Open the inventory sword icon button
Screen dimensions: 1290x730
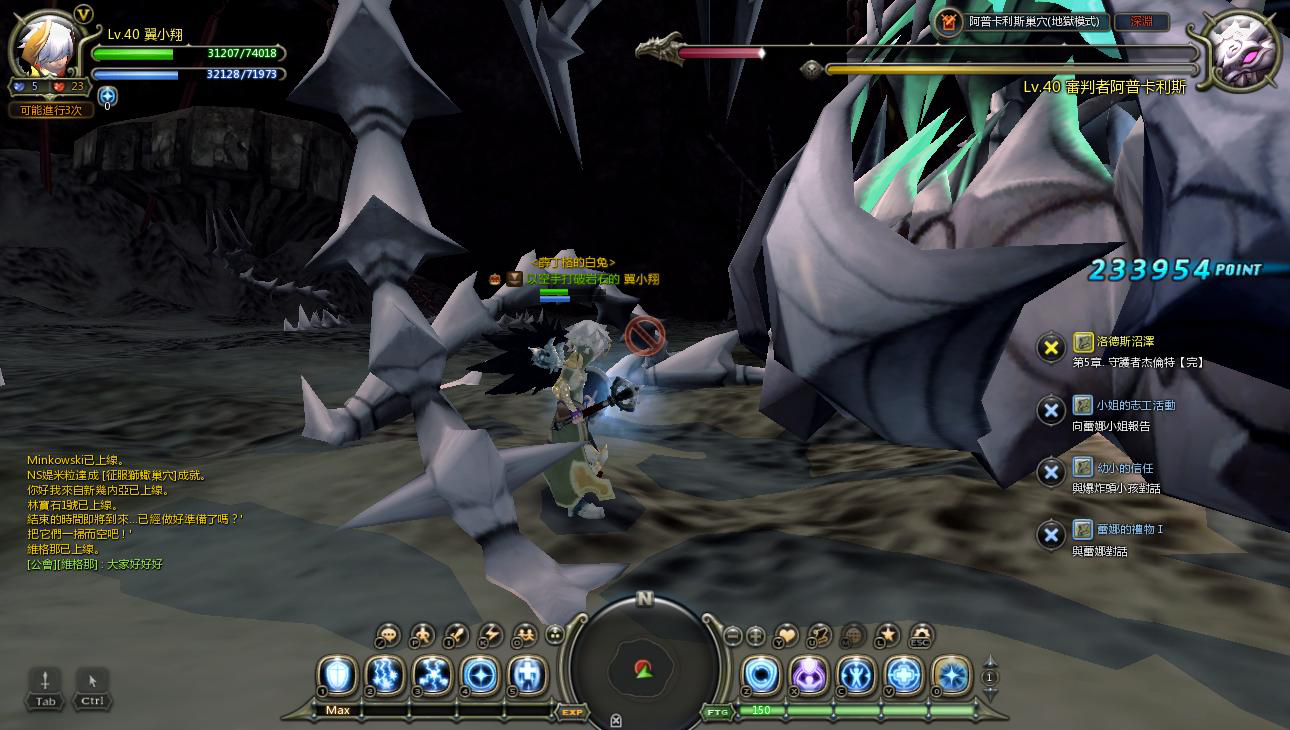point(457,634)
